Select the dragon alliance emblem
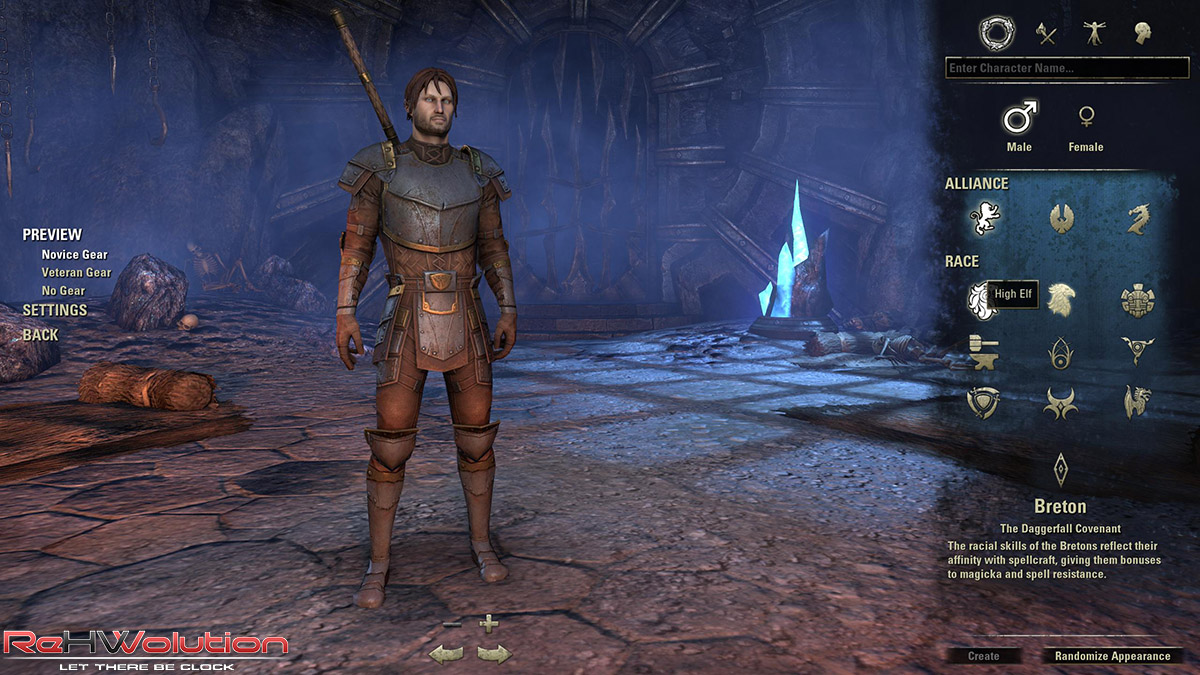 click(1138, 217)
